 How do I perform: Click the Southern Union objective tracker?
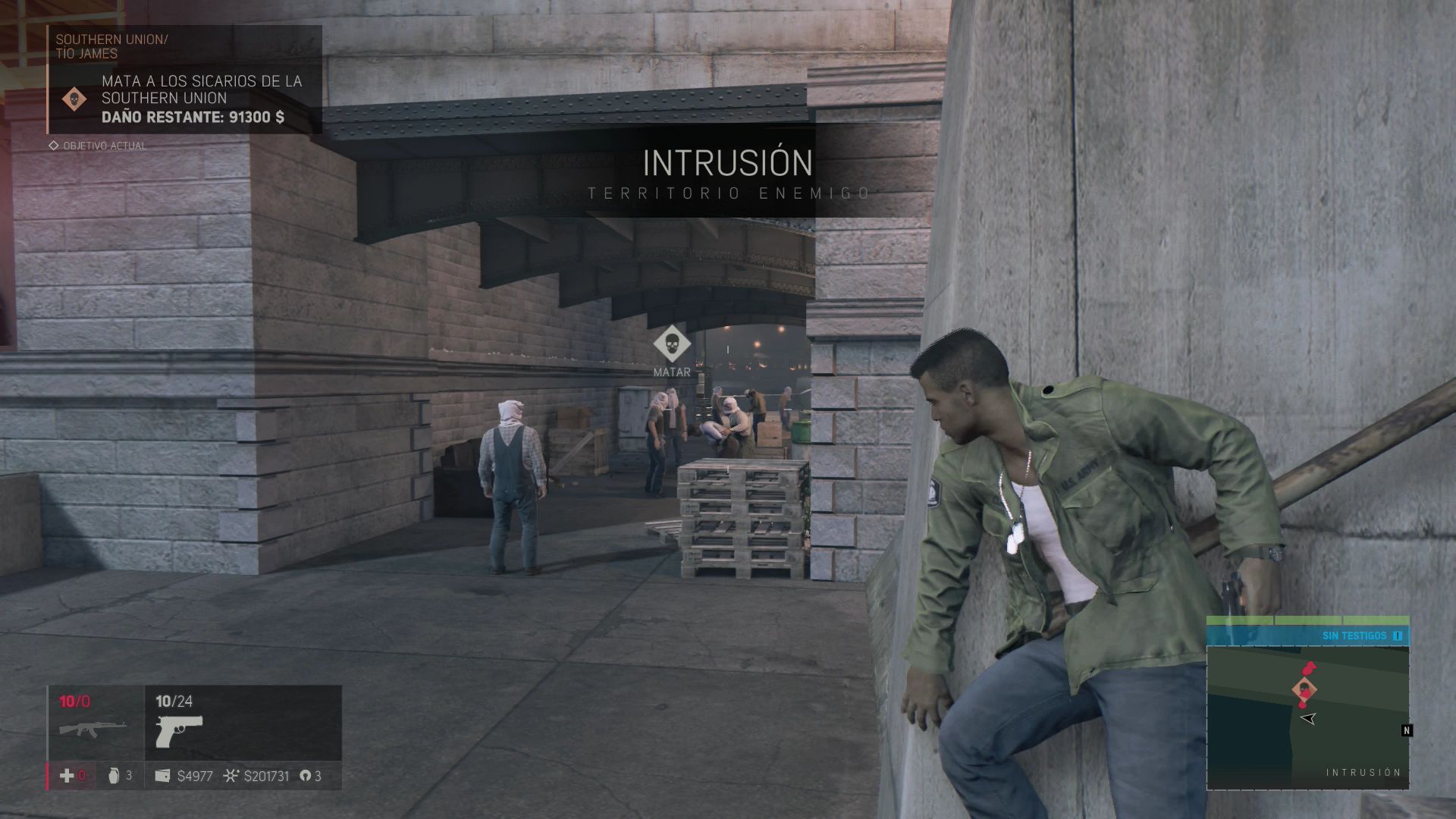(x=185, y=80)
